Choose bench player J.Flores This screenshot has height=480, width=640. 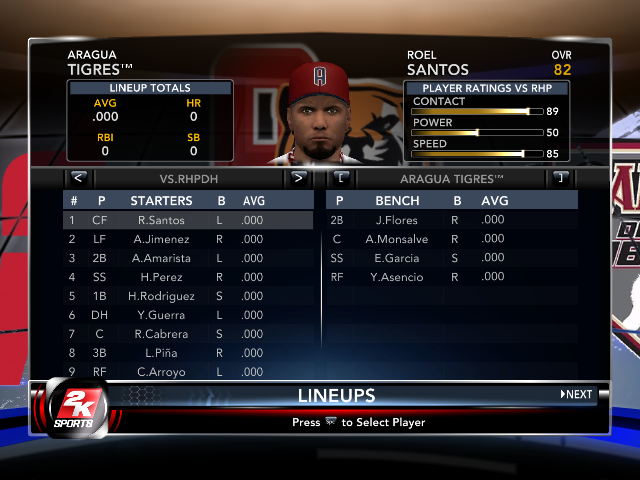coord(395,220)
